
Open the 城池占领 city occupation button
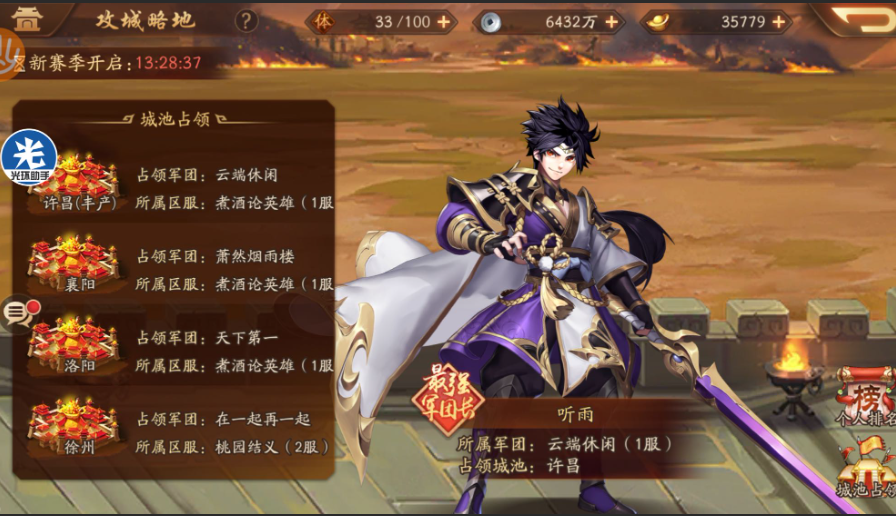pos(866,469)
